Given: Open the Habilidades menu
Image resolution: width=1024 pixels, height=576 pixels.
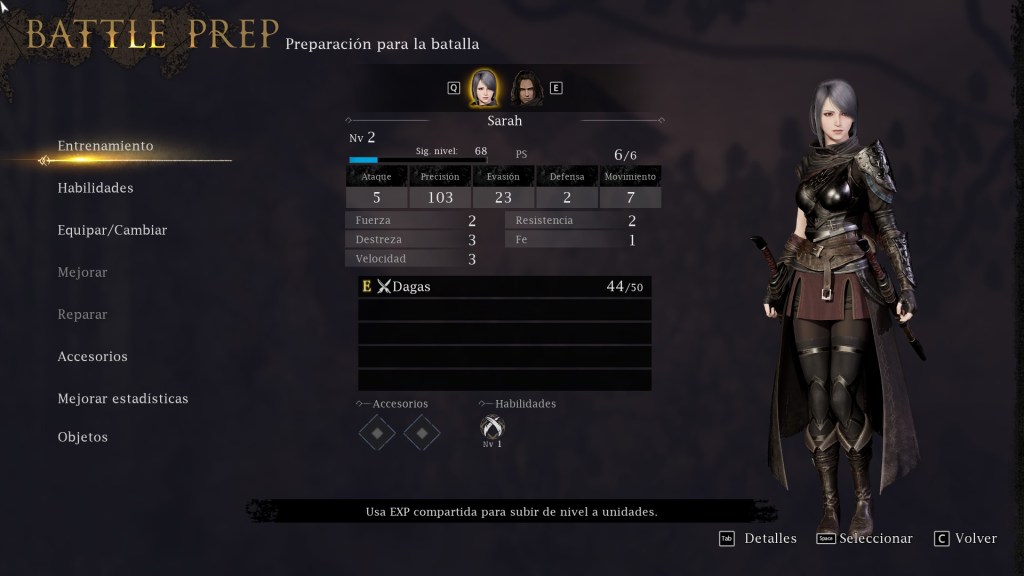Looking at the screenshot, I should point(96,188).
